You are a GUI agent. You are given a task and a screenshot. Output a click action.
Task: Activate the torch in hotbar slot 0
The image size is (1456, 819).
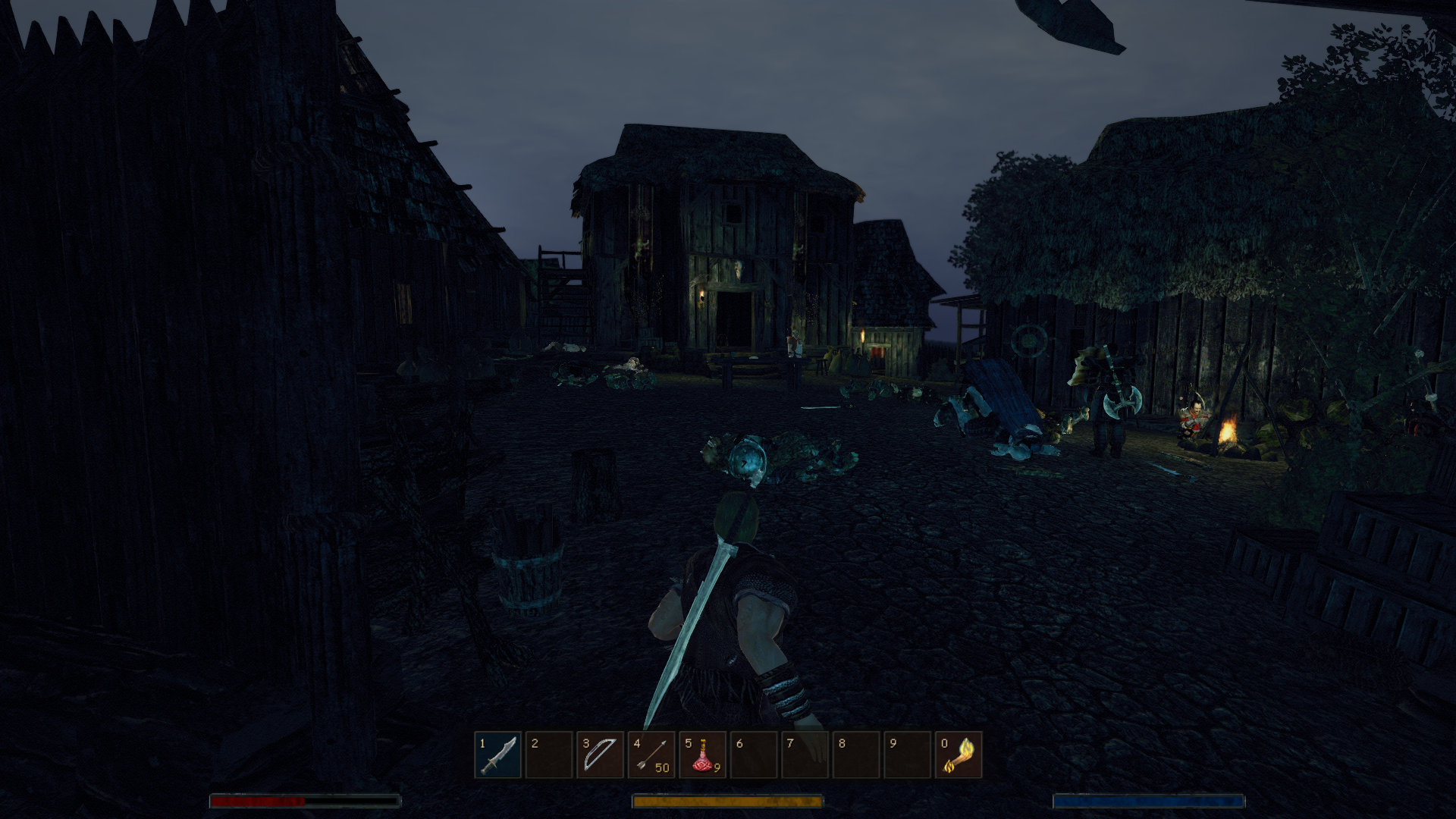(x=959, y=755)
